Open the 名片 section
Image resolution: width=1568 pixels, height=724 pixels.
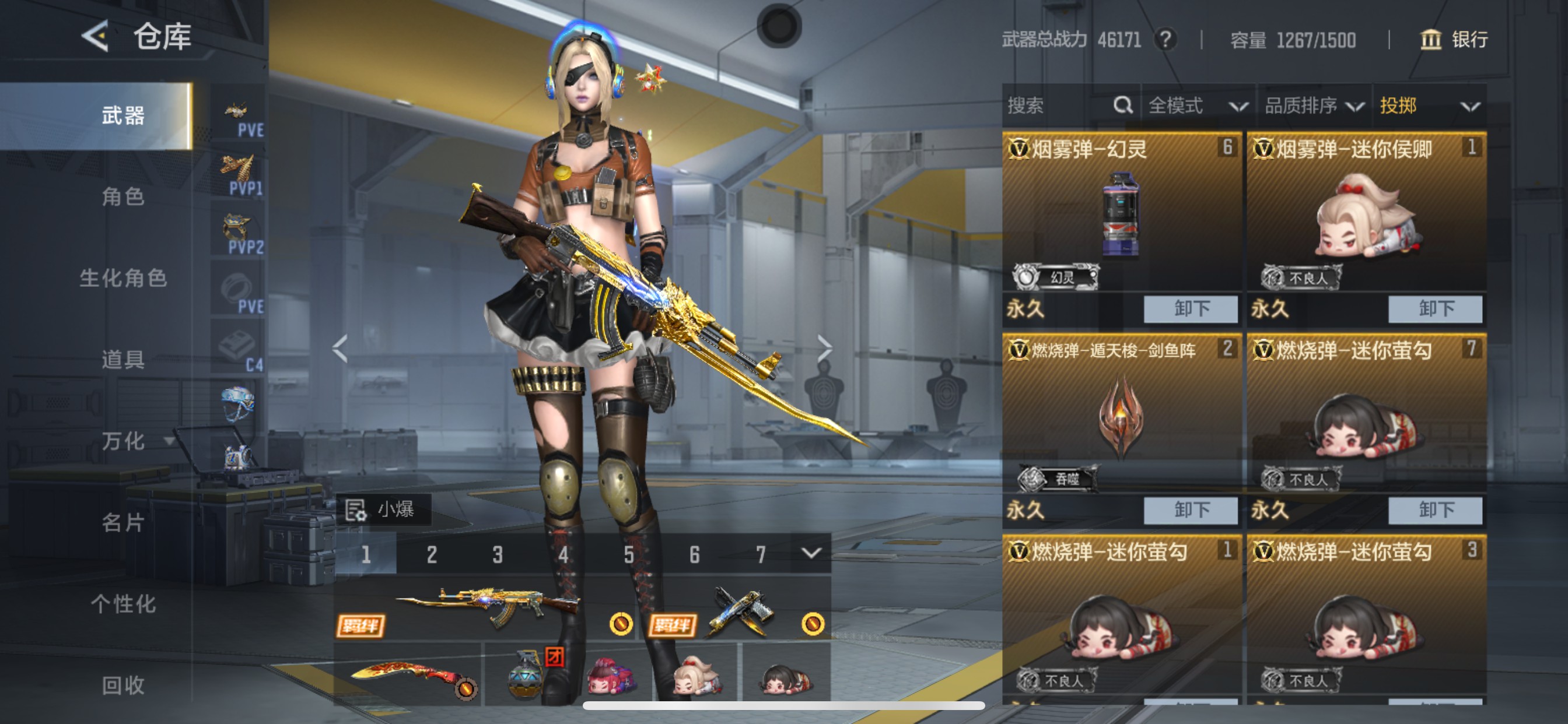[x=123, y=522]
